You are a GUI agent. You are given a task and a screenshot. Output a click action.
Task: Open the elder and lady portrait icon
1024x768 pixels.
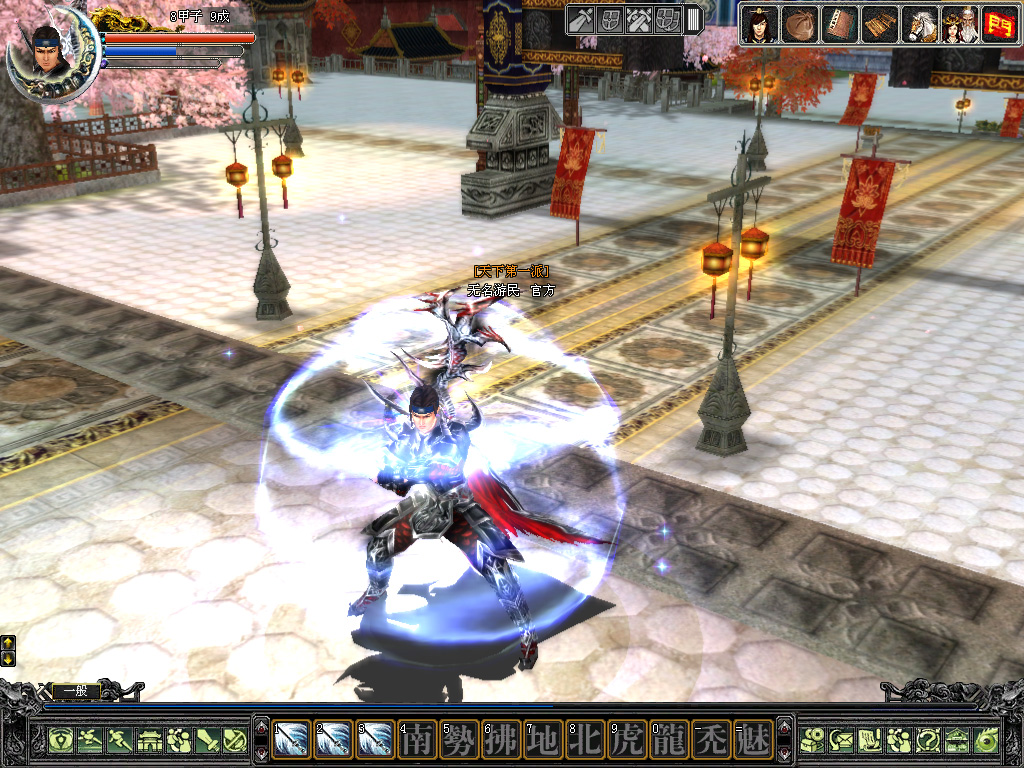(959, 24)
